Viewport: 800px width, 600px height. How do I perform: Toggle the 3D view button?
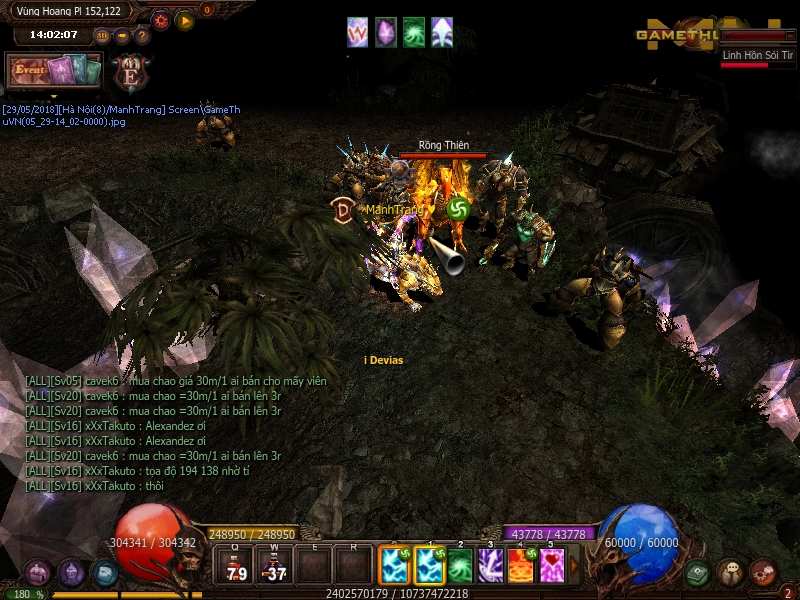102,36
